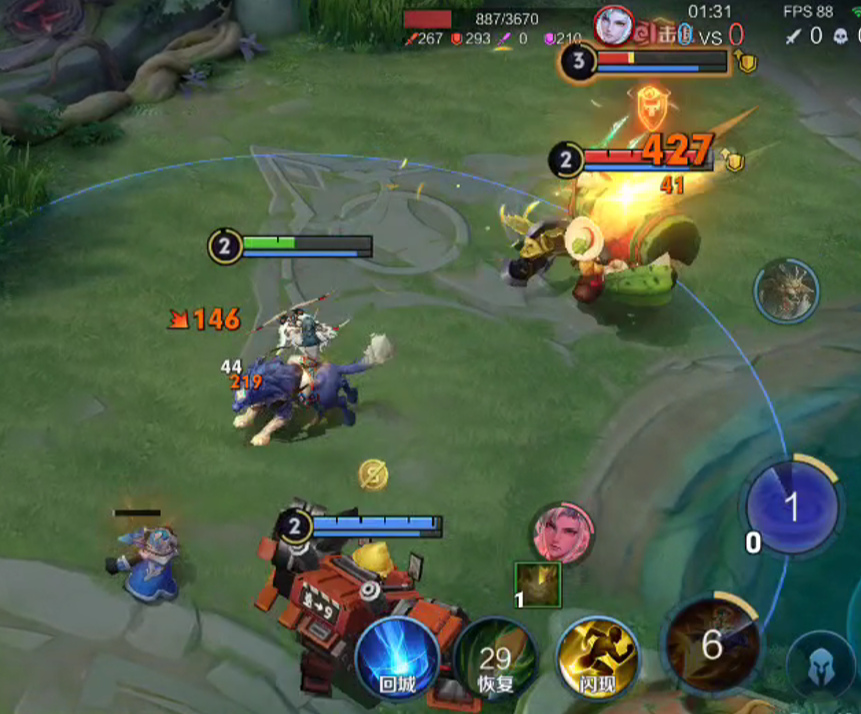Screen dimensions: 861x714
Task: Cast the blue first skill button
Action: coord(791,508)
